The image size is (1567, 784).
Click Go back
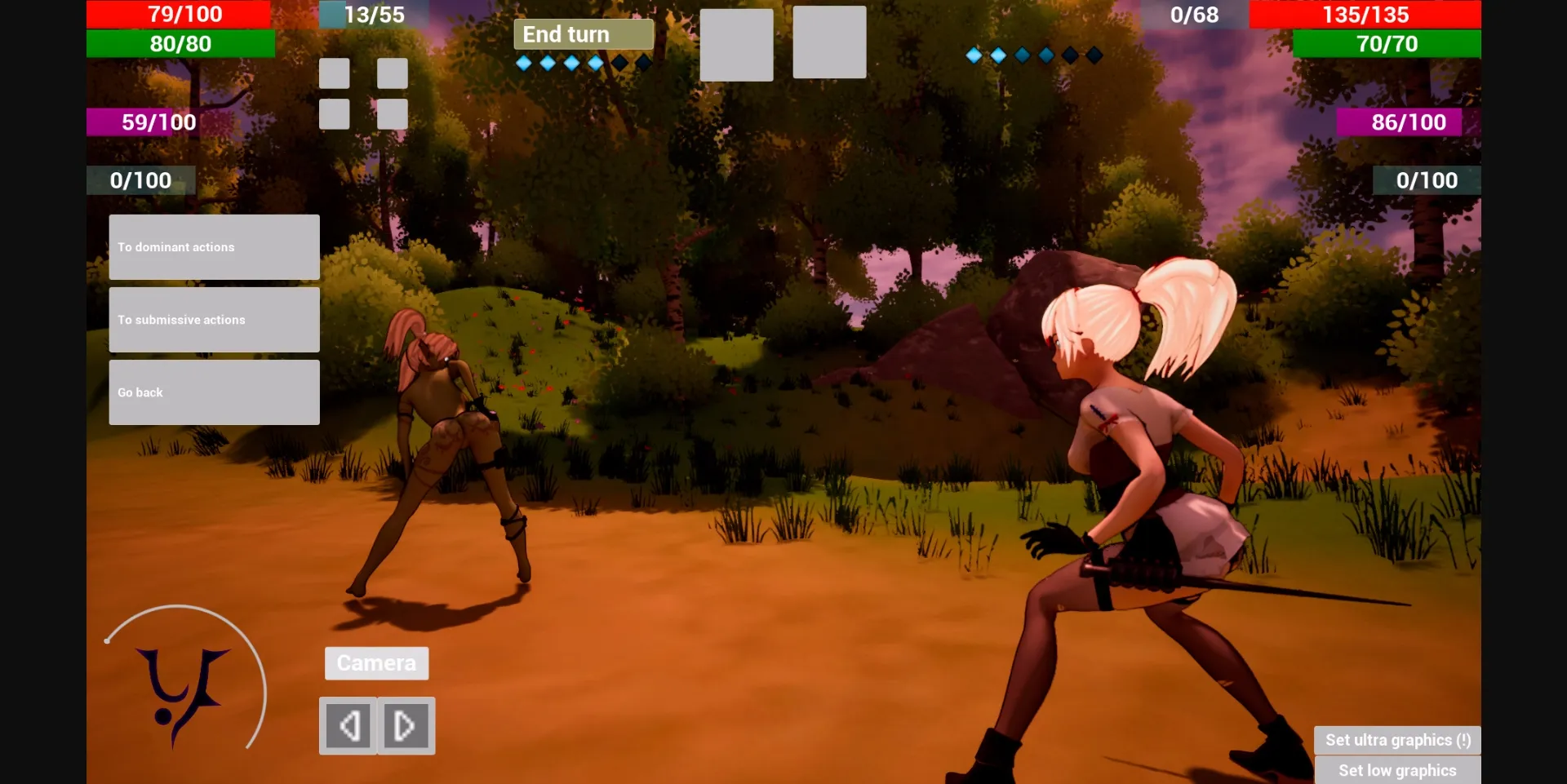[213, 392]
